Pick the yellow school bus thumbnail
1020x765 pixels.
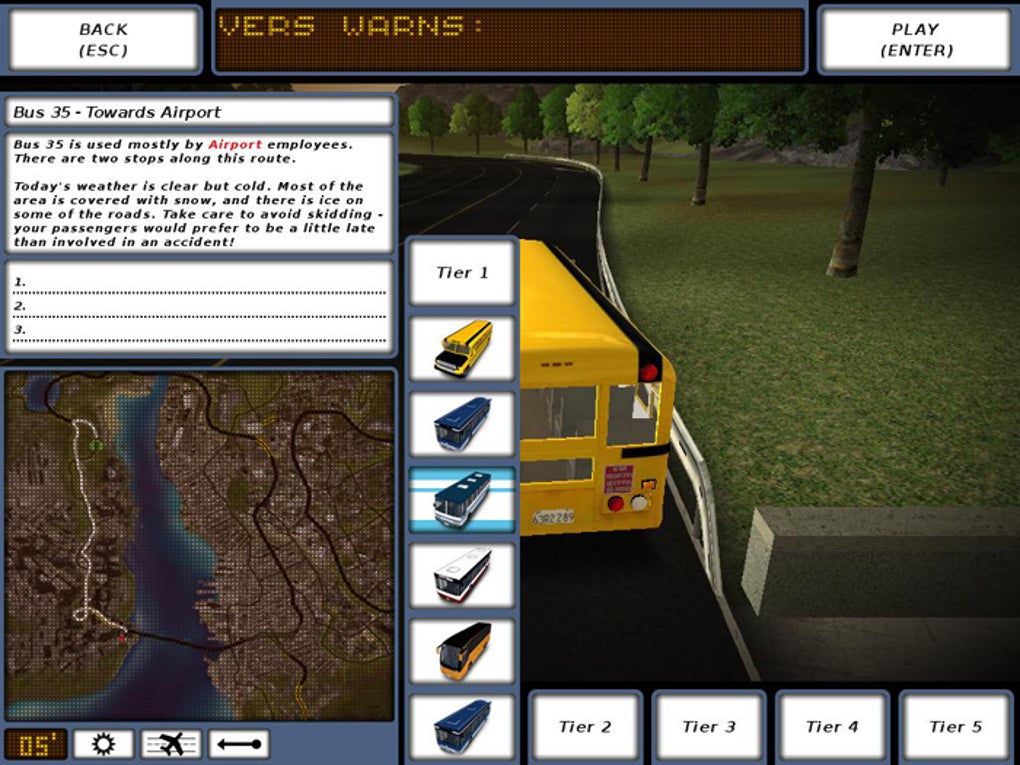pos(462,348)
